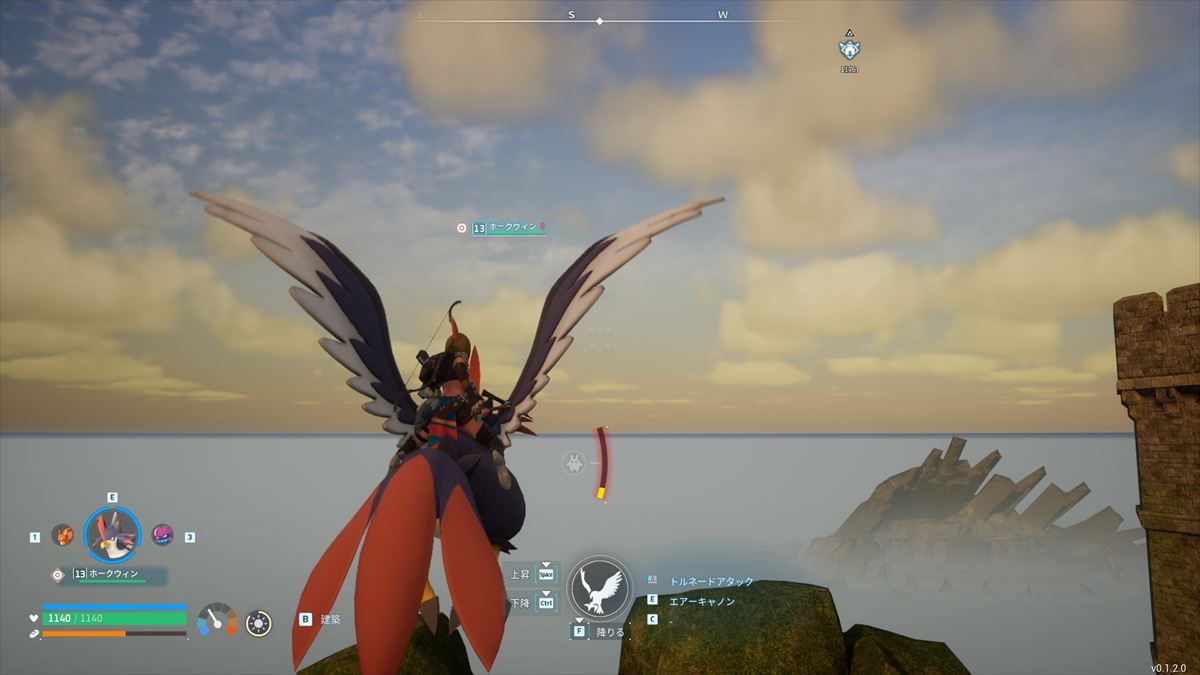
Task: Click the base marker icon on compass
Action: 849,49
